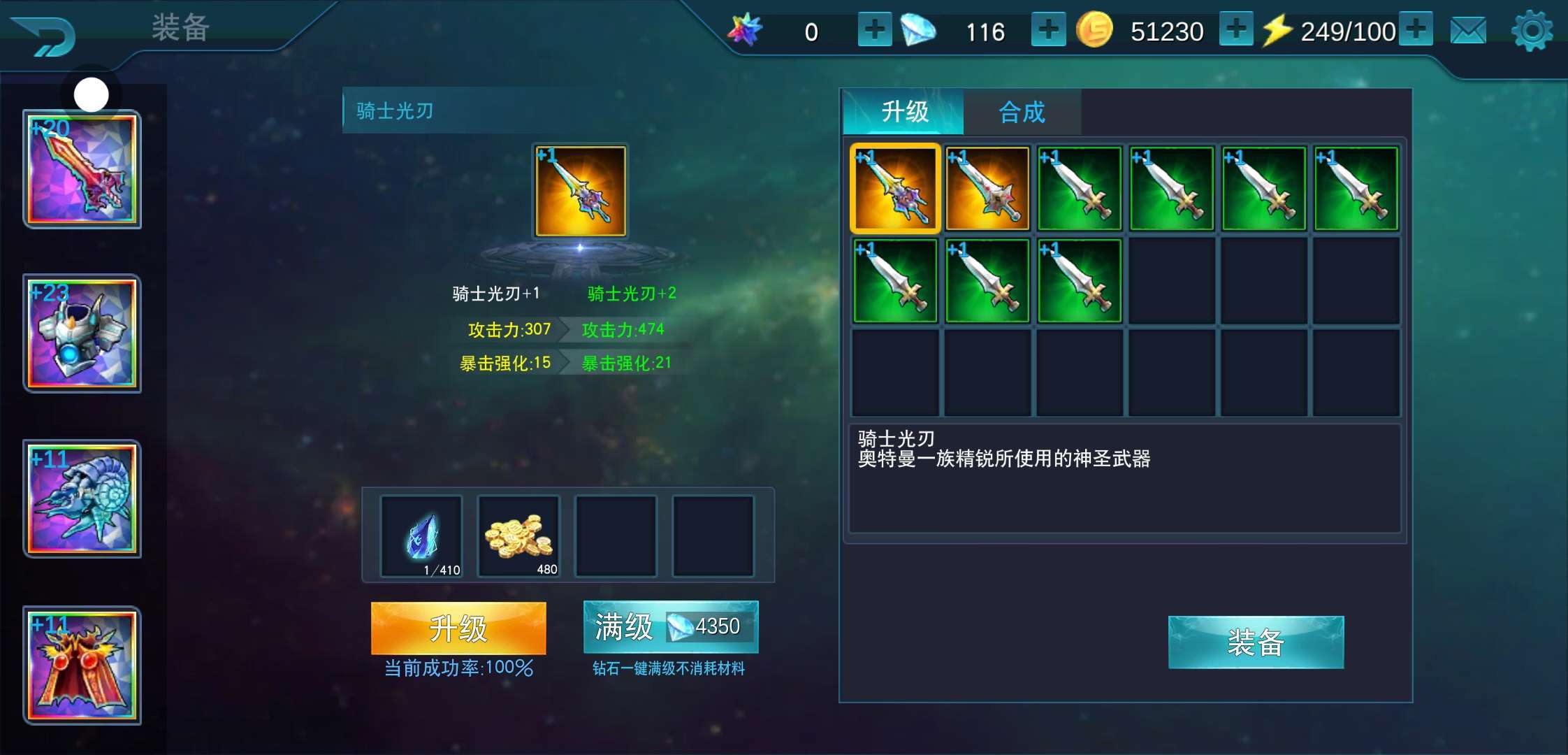
Task: Add more diamonds with plus button
Action: [x=1048, y=30]
